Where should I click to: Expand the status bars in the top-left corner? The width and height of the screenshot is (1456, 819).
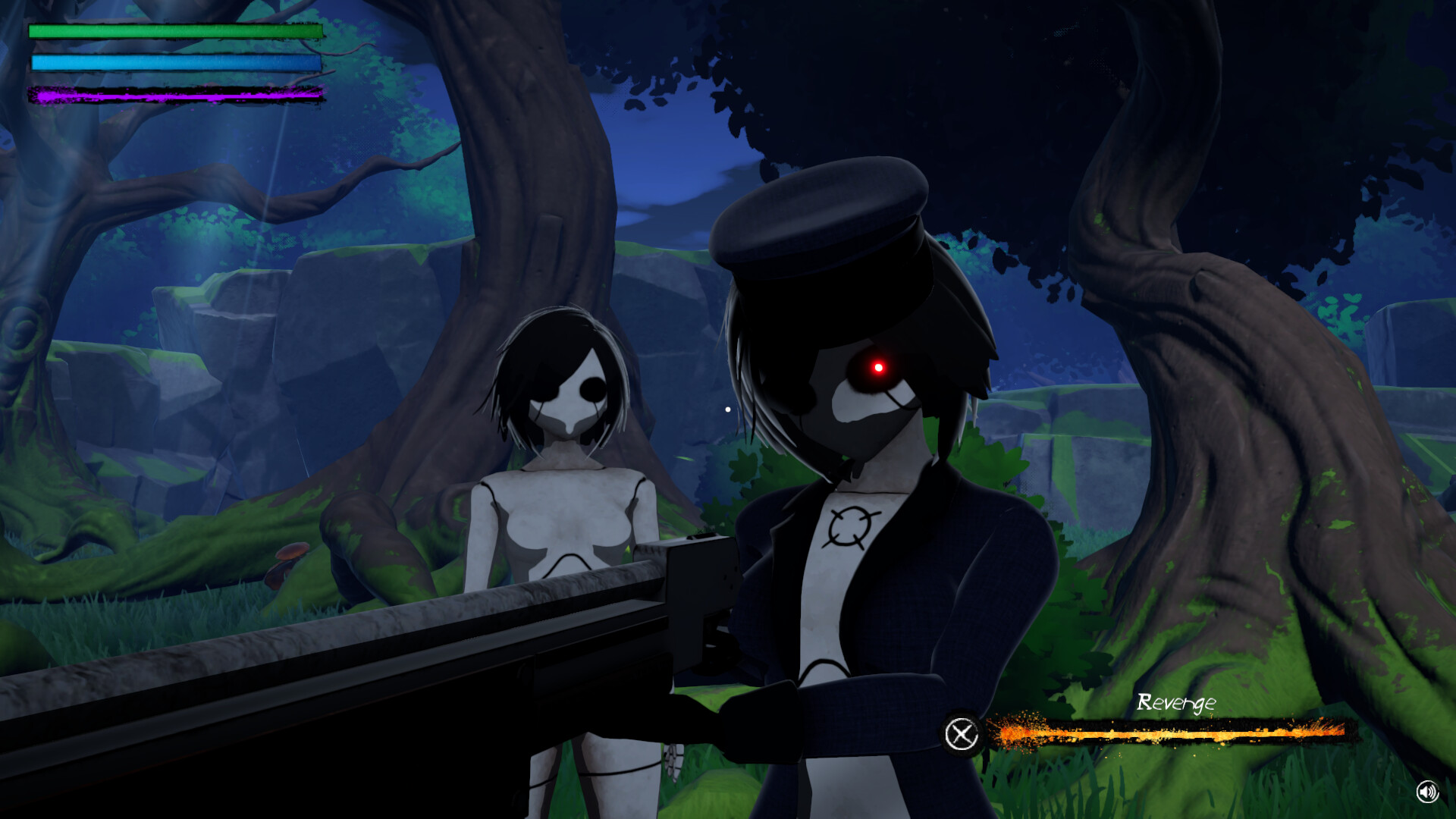tap(174, 61)
